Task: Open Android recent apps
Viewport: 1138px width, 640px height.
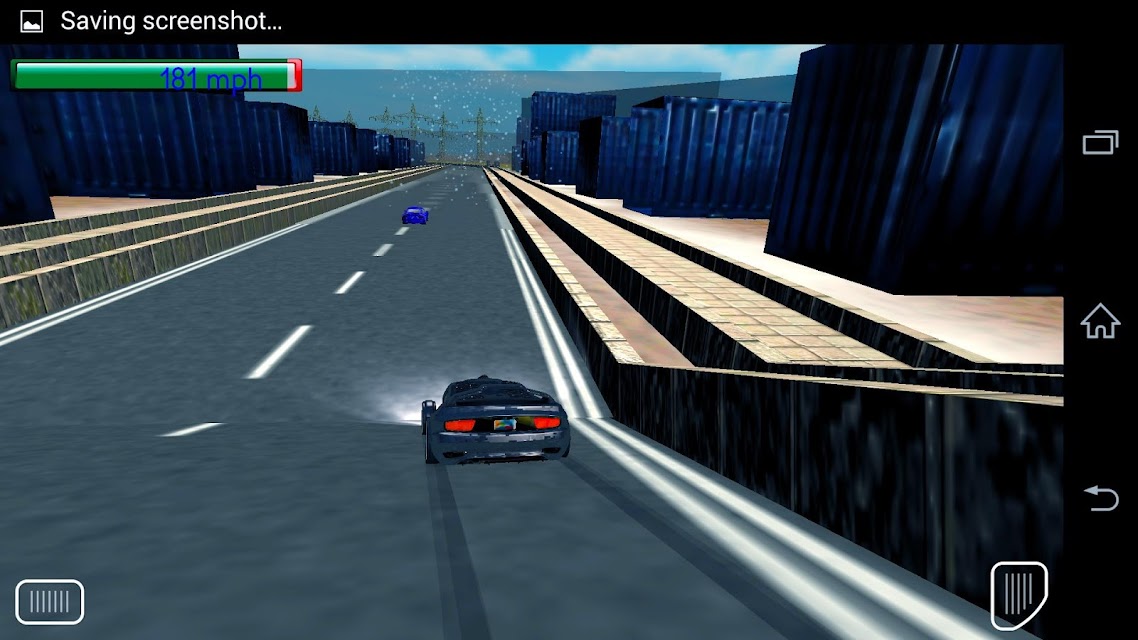Action: click(x=1100, y=143)
